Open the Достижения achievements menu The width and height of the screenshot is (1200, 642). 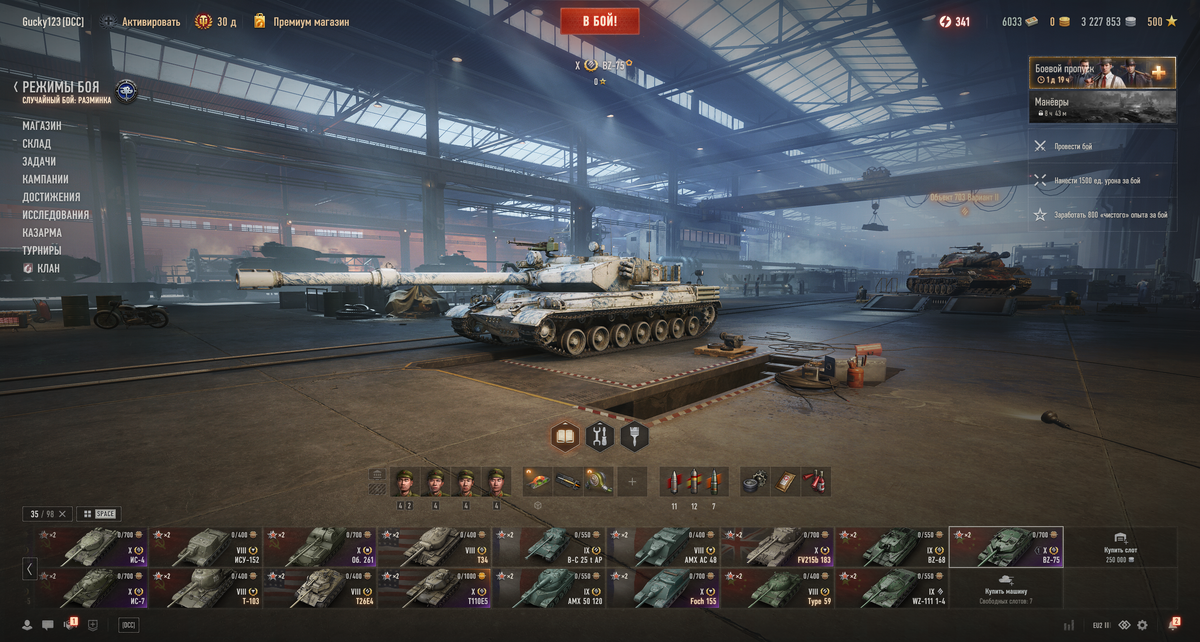tap(51, 197)
